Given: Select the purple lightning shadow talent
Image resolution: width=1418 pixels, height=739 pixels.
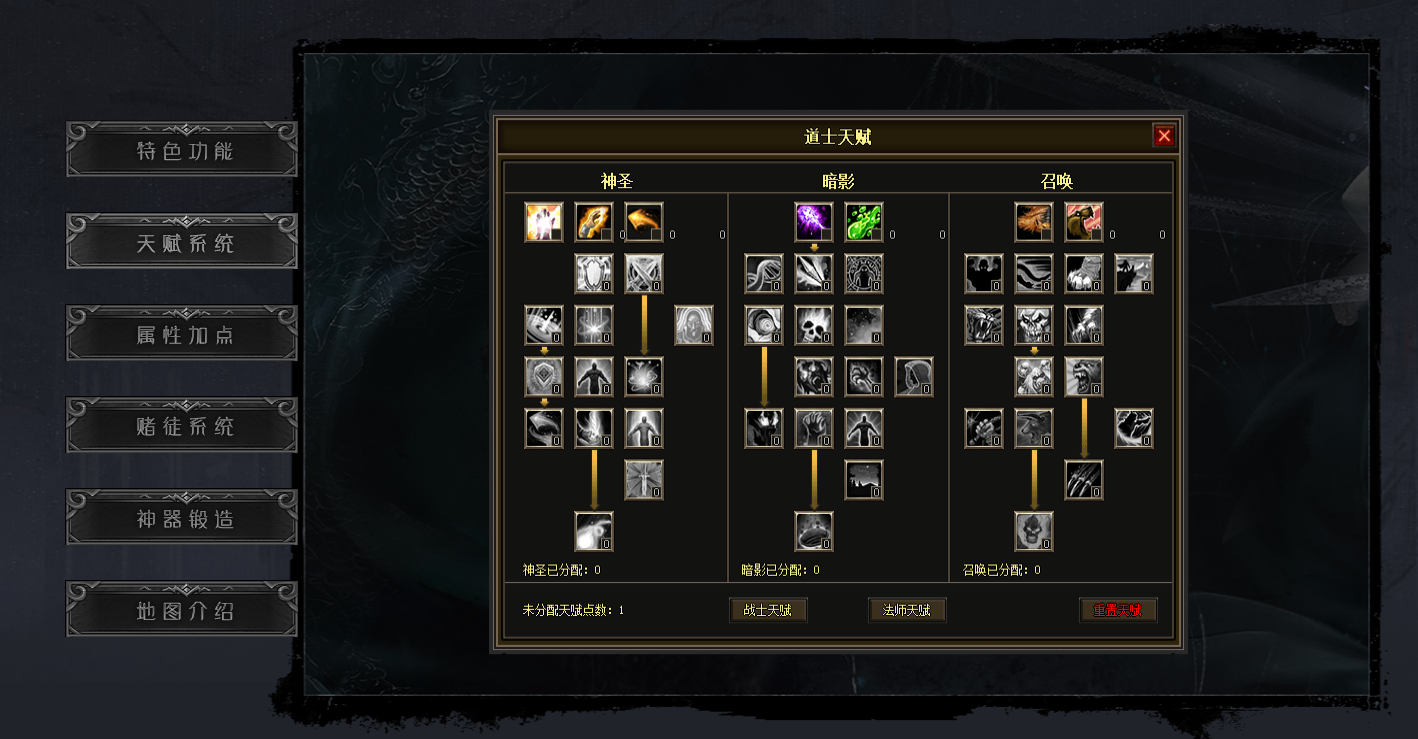Looking at the screenshot, I should click(813, 222).
